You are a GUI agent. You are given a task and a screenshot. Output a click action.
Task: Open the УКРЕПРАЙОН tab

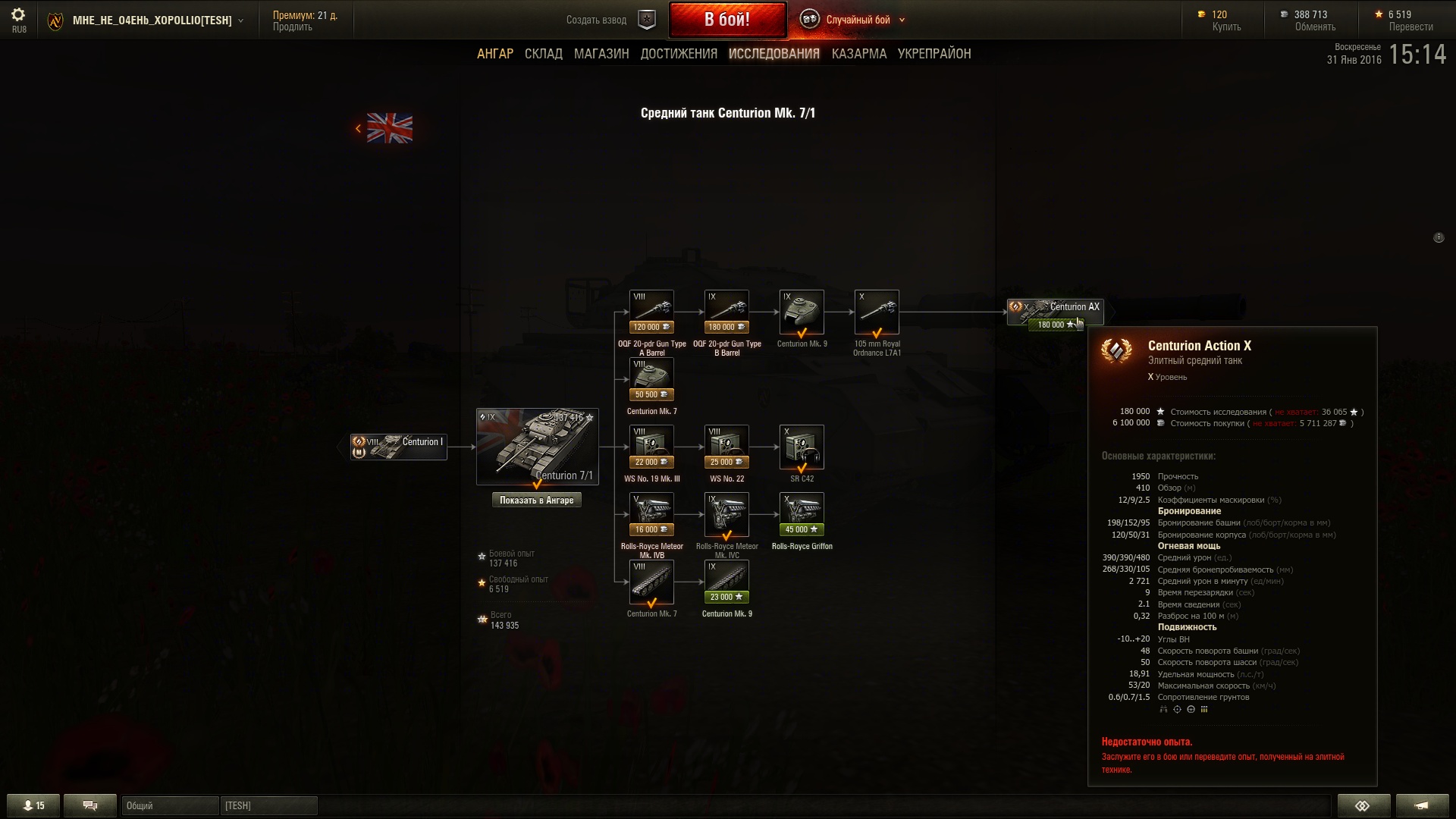tap(934, 54)
